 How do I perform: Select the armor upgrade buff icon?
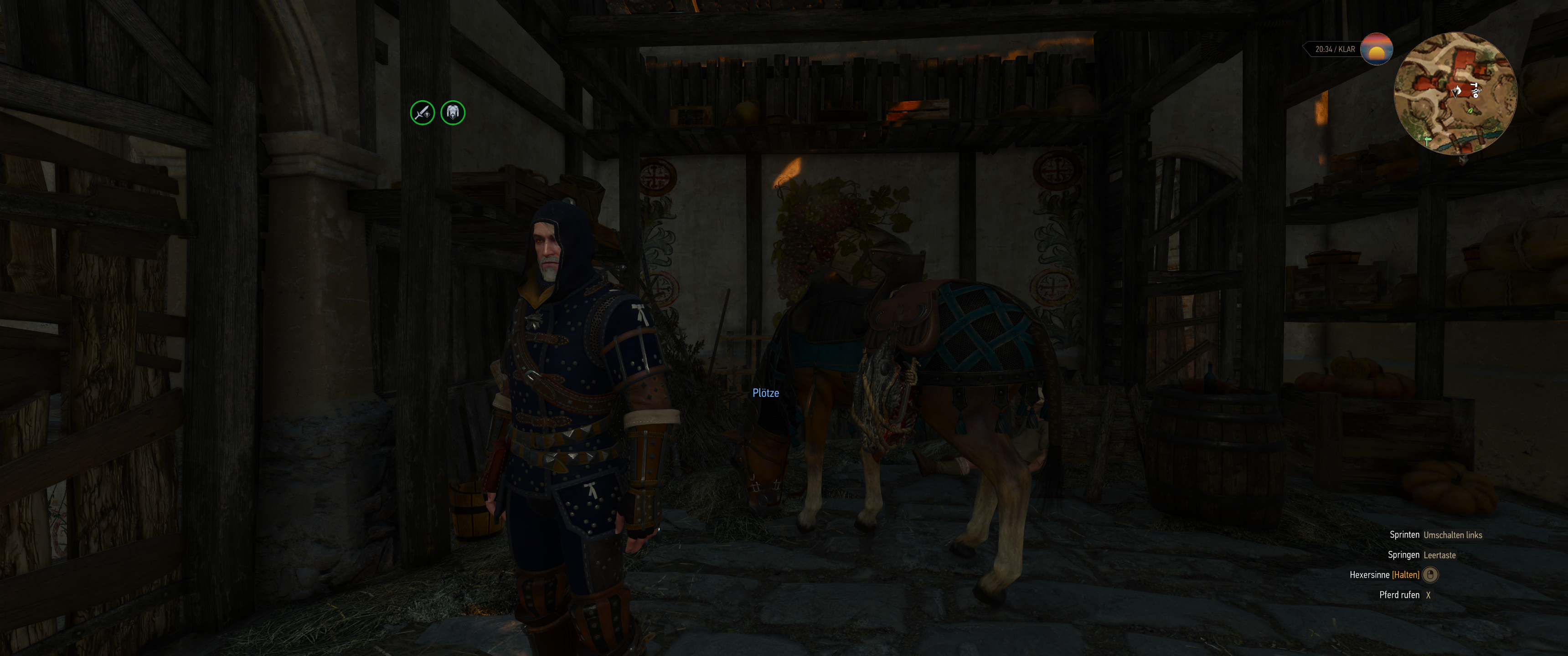click(452, 113)
